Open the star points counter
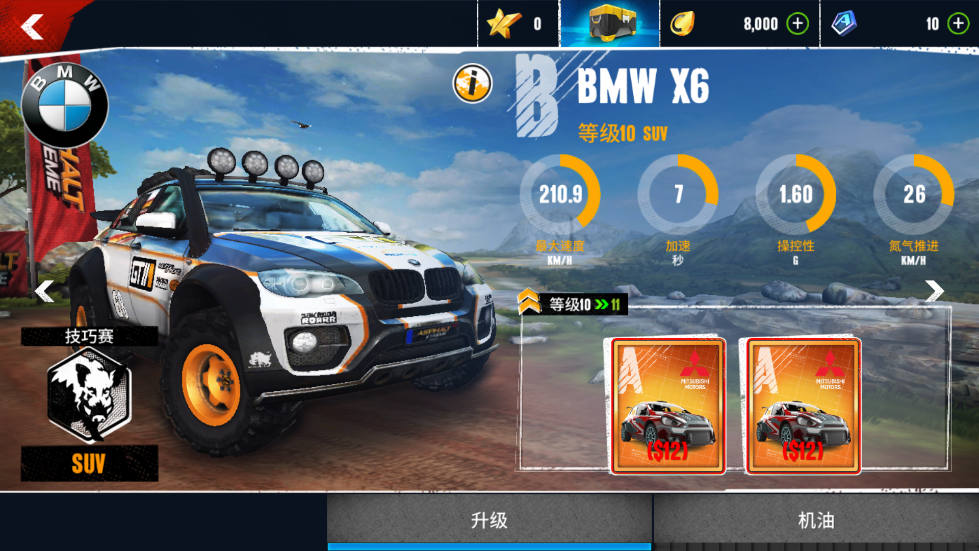Viewport: 979px width, 551px height. (x=517, y=24)
